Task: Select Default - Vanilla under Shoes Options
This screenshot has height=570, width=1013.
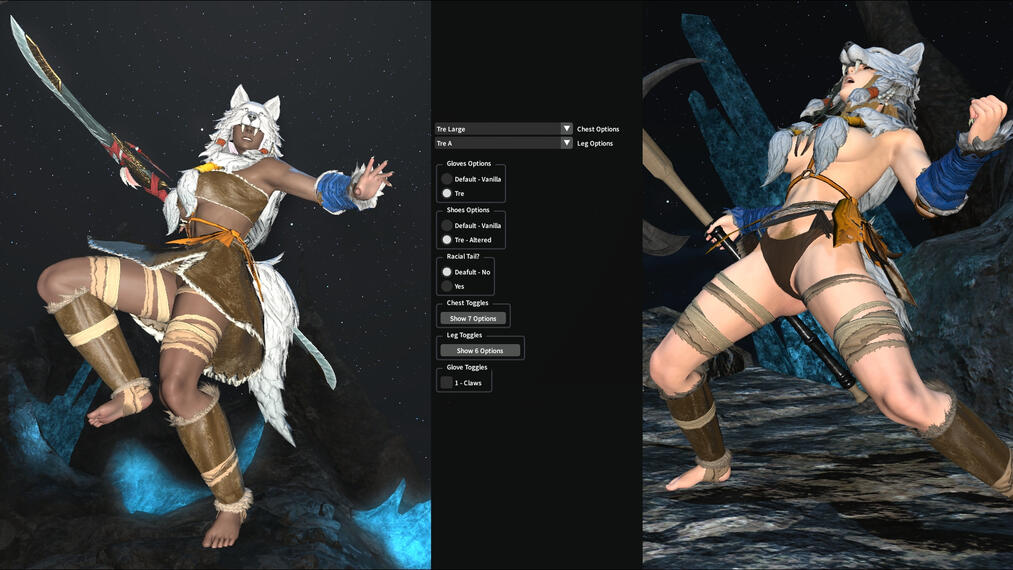Action: click(x=447, y=226)
